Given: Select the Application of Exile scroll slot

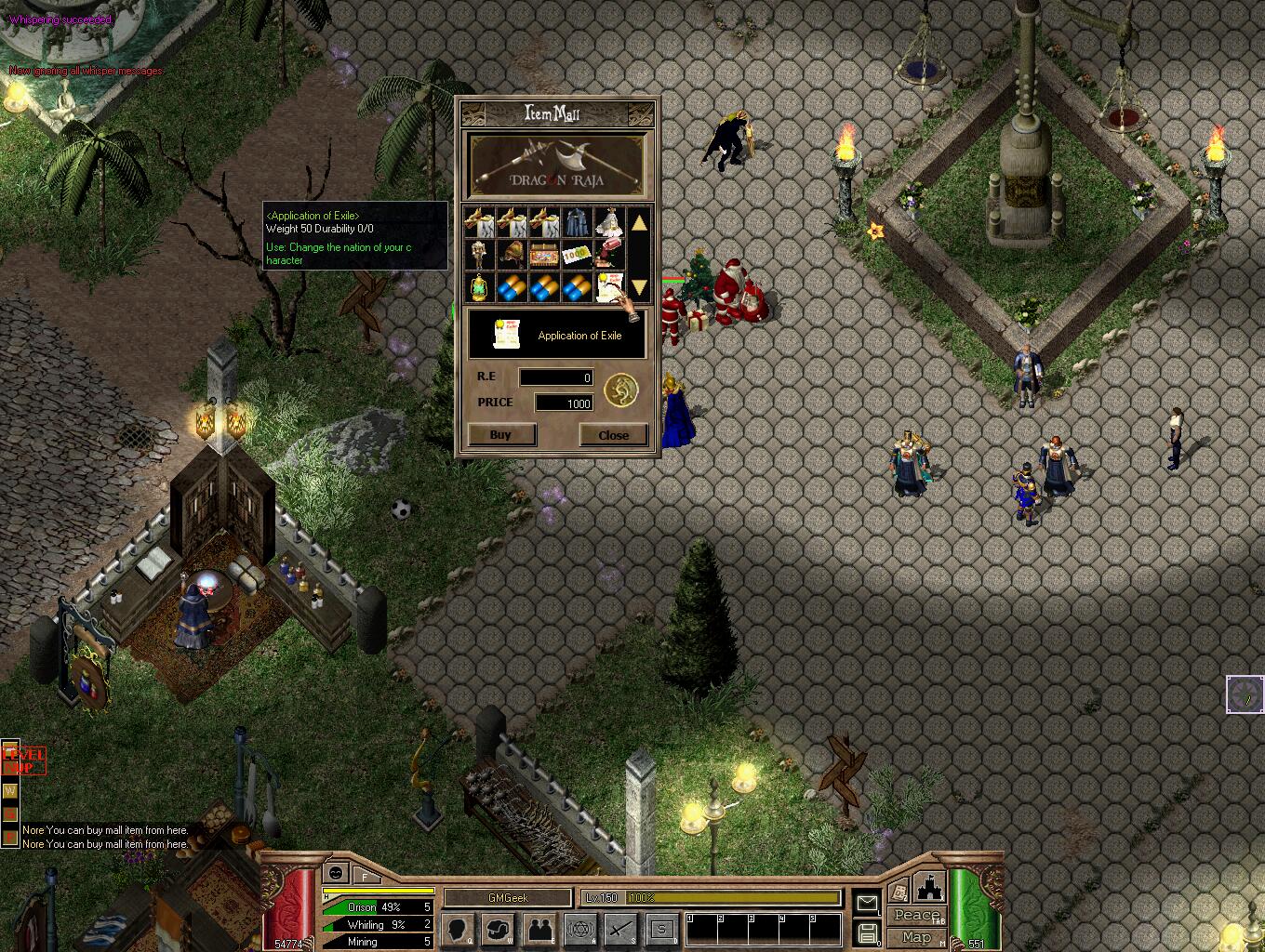Looking at the screenshot, I should pyautogui.click(x=609, y=286).
